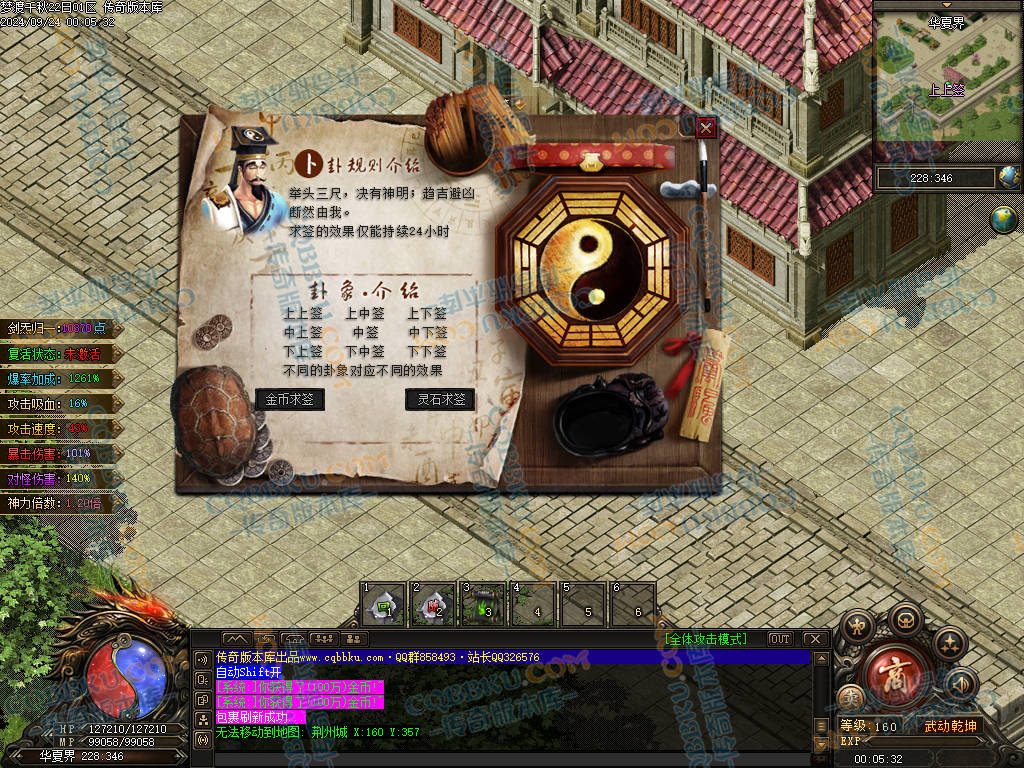
Task: Click the small globe beside coordinates
Action: (1009, 178)
